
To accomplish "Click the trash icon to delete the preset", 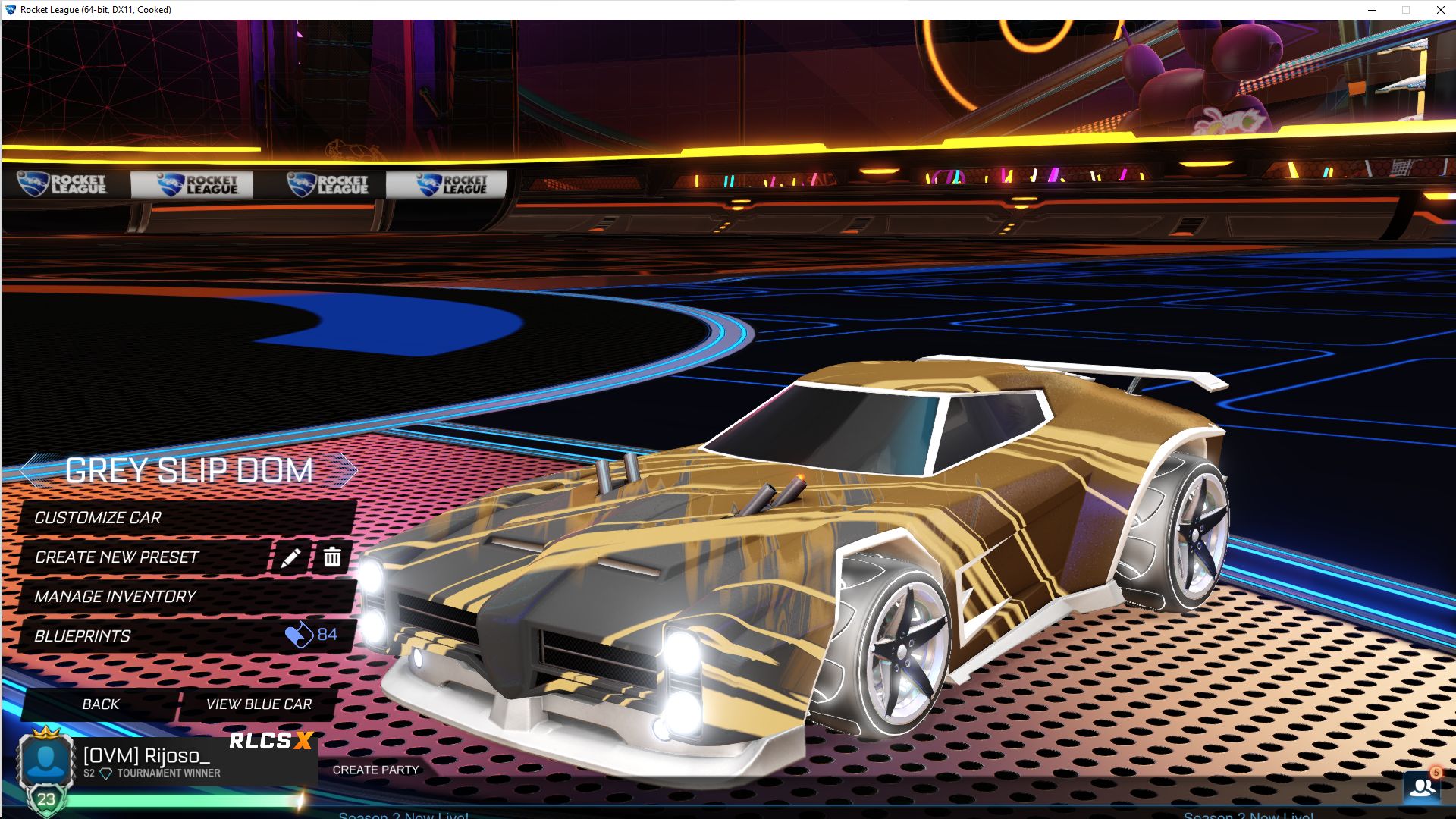I will coord(331,557).
